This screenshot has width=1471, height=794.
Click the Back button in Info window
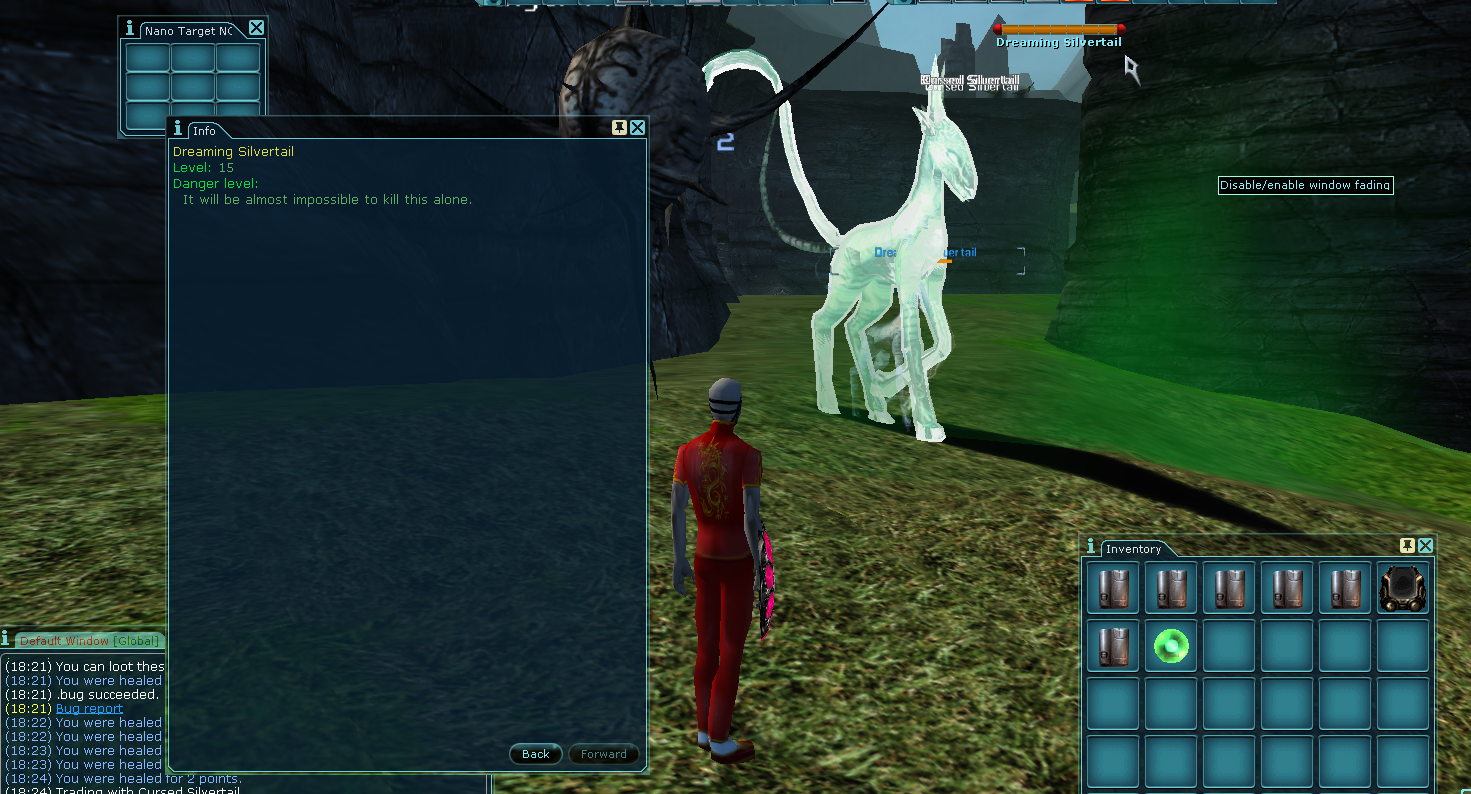[x=536, y=754]
